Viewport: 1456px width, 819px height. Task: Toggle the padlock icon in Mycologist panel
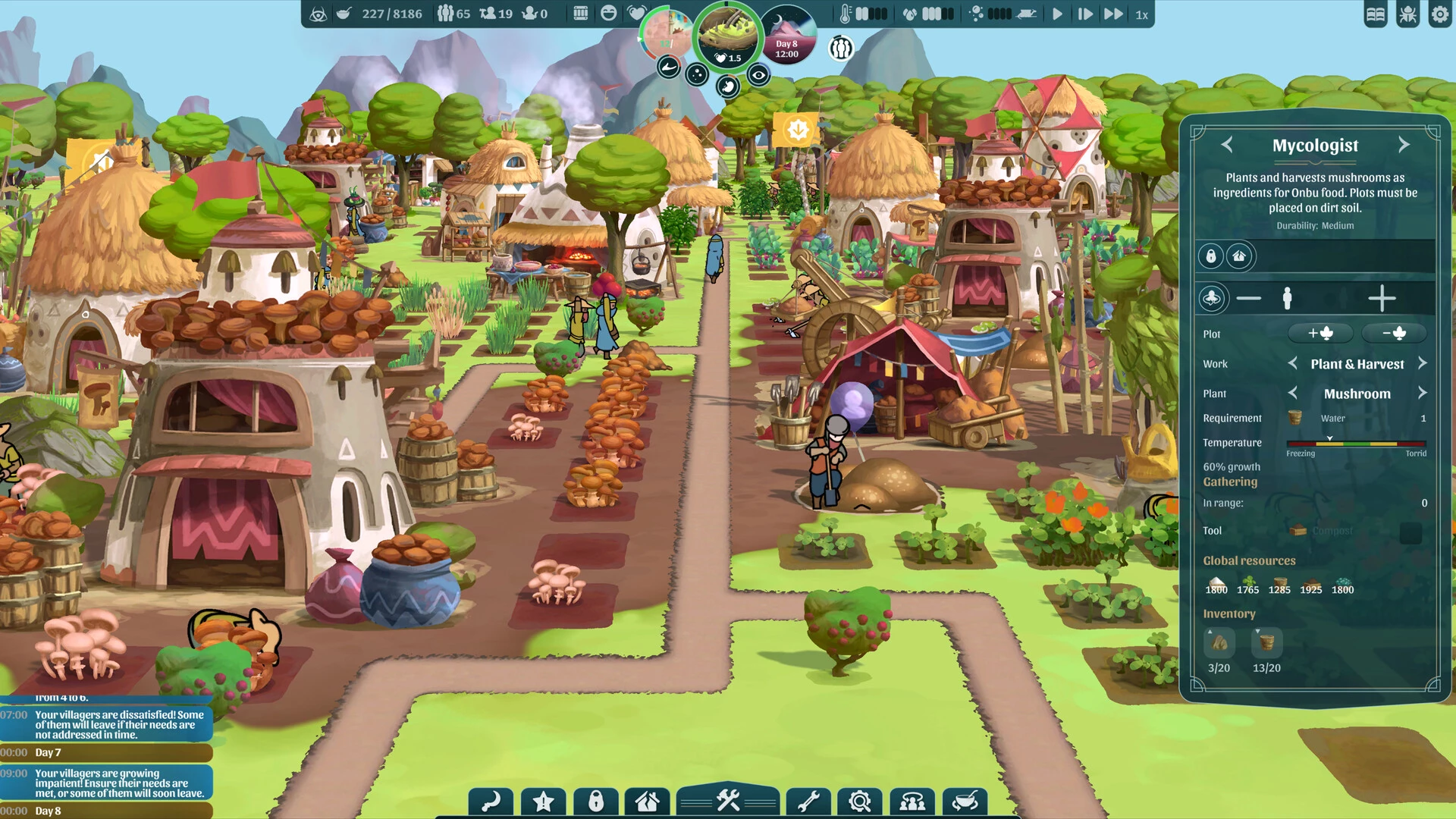tap(1211, 256)
